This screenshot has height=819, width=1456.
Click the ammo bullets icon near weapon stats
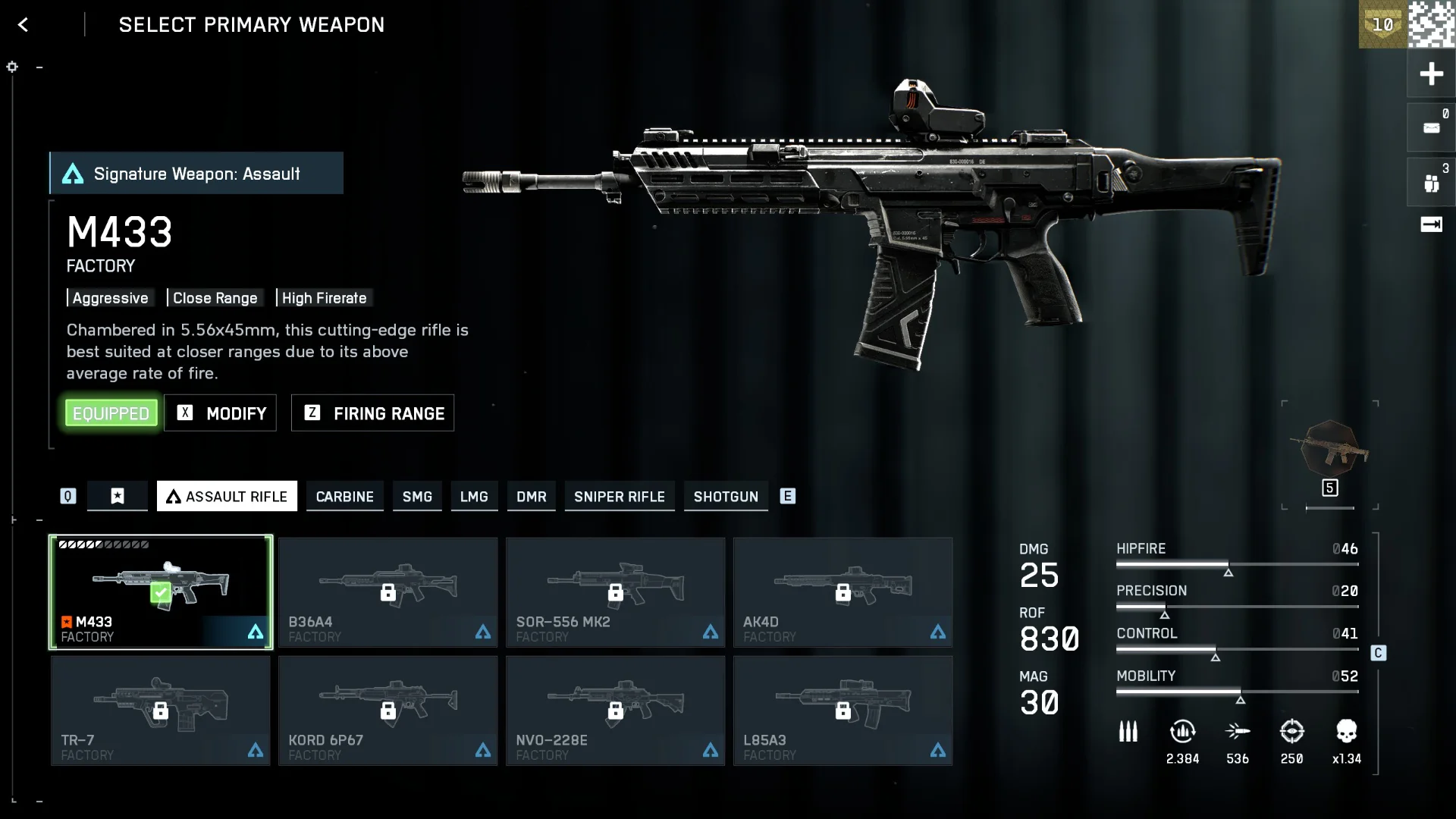point(1128,732)
